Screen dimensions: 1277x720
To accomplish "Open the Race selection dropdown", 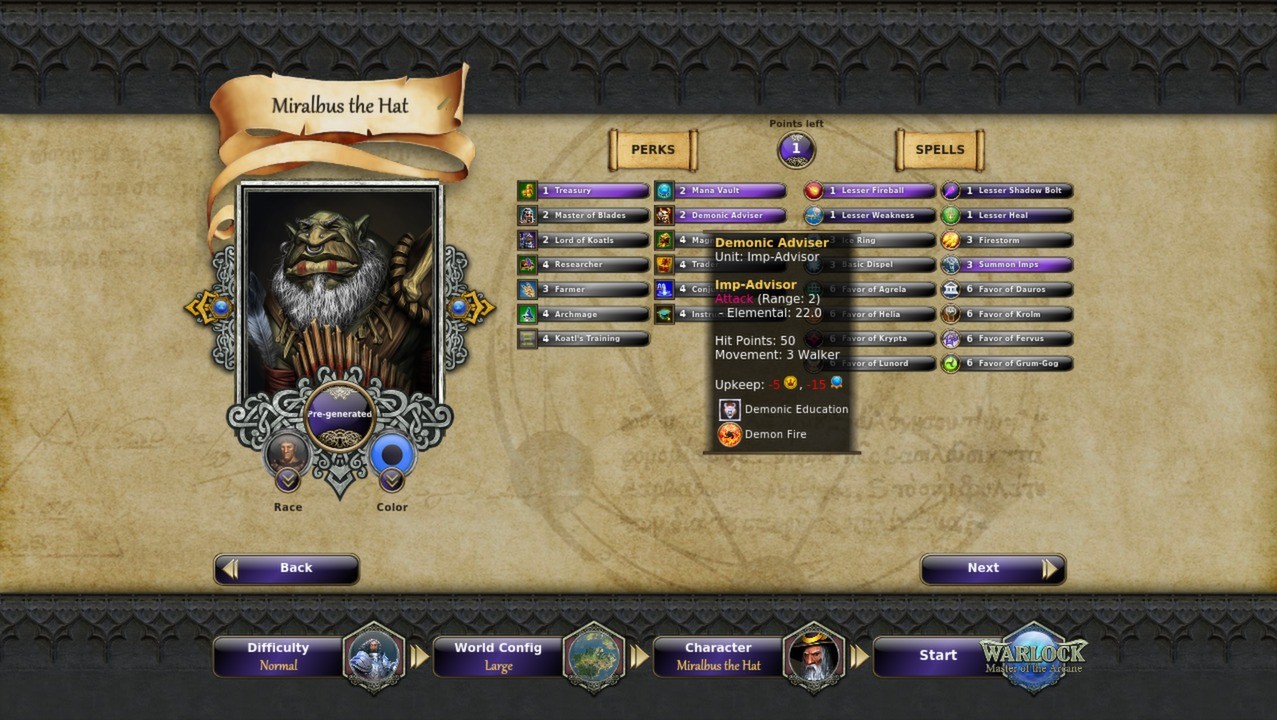I will 288,481.
